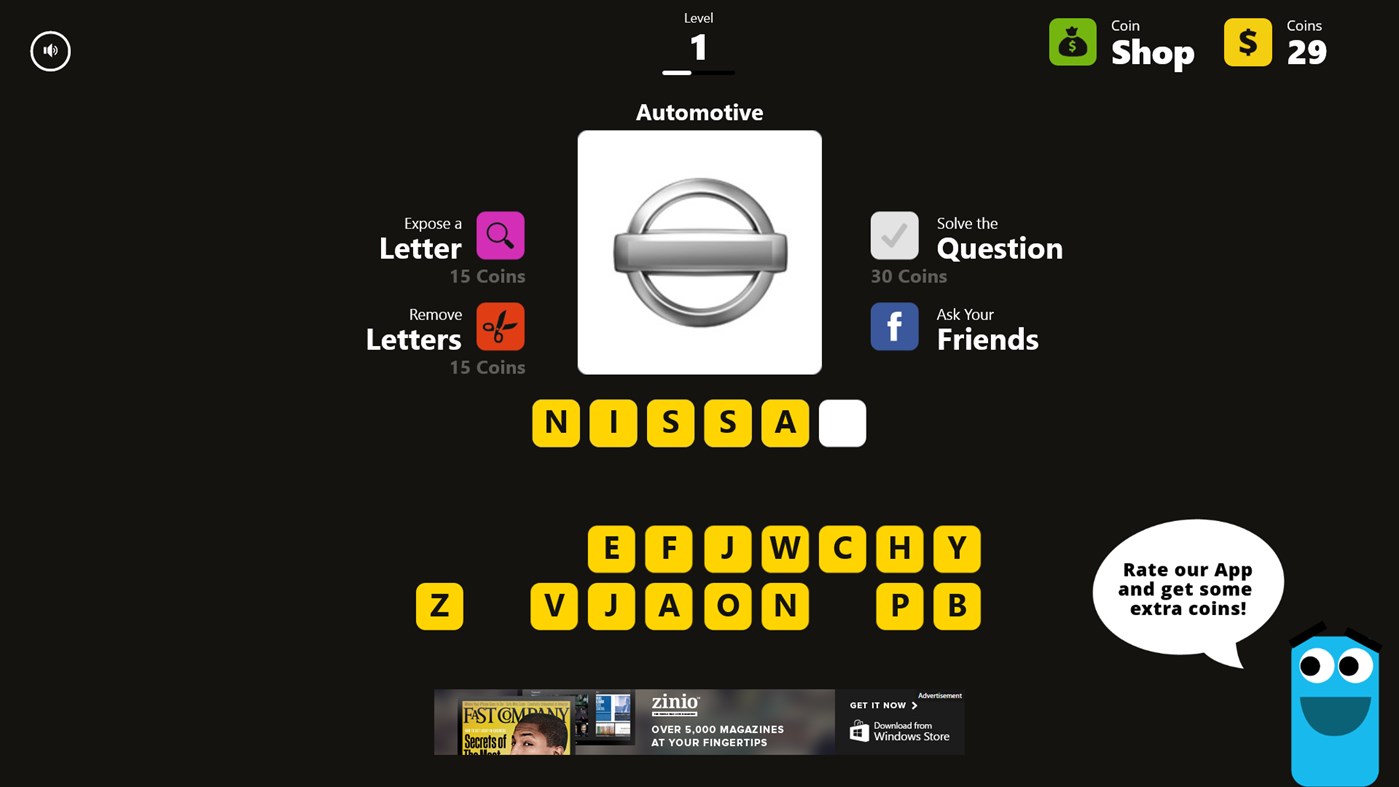Remove the letter A from the answer
1399x787 pixels.
point(784,422)
